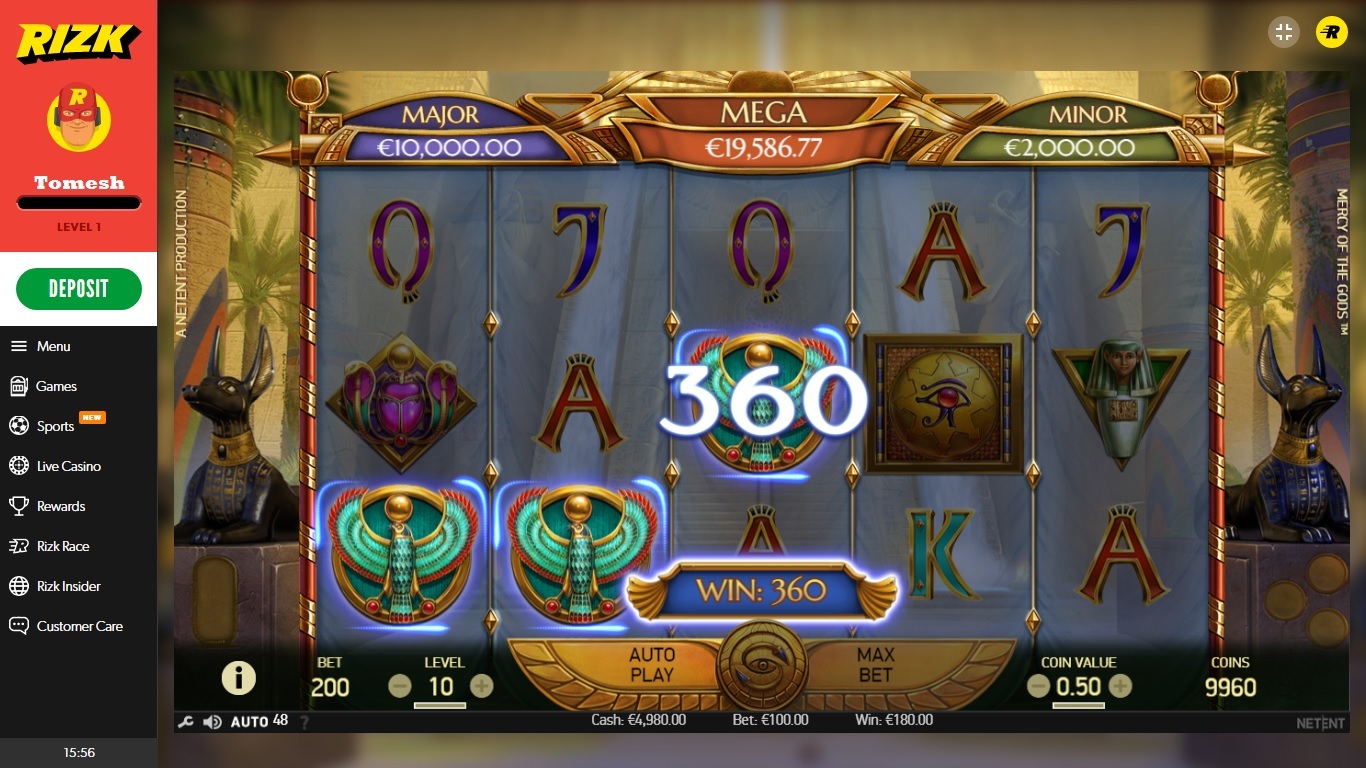Click the green DEPOSIT button
Viewport: 1366px width, 768px height.
(79, 288)
